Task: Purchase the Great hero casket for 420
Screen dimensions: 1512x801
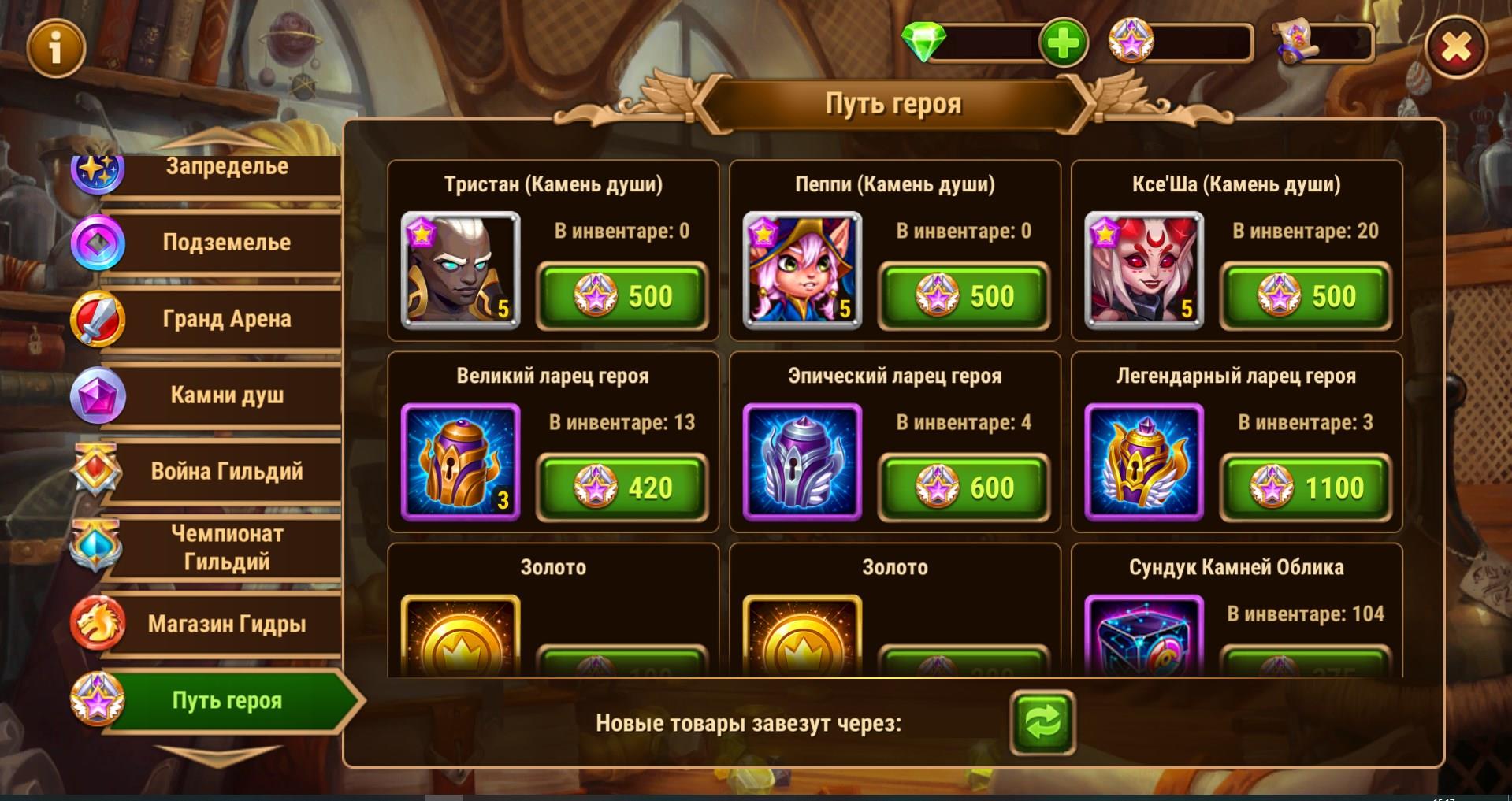Action: point(622,488)
